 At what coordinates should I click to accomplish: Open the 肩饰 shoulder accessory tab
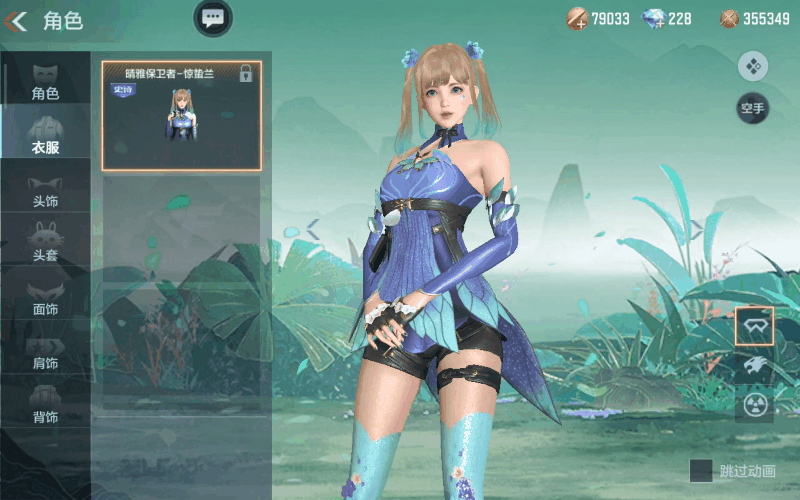[x=45, y=351]
